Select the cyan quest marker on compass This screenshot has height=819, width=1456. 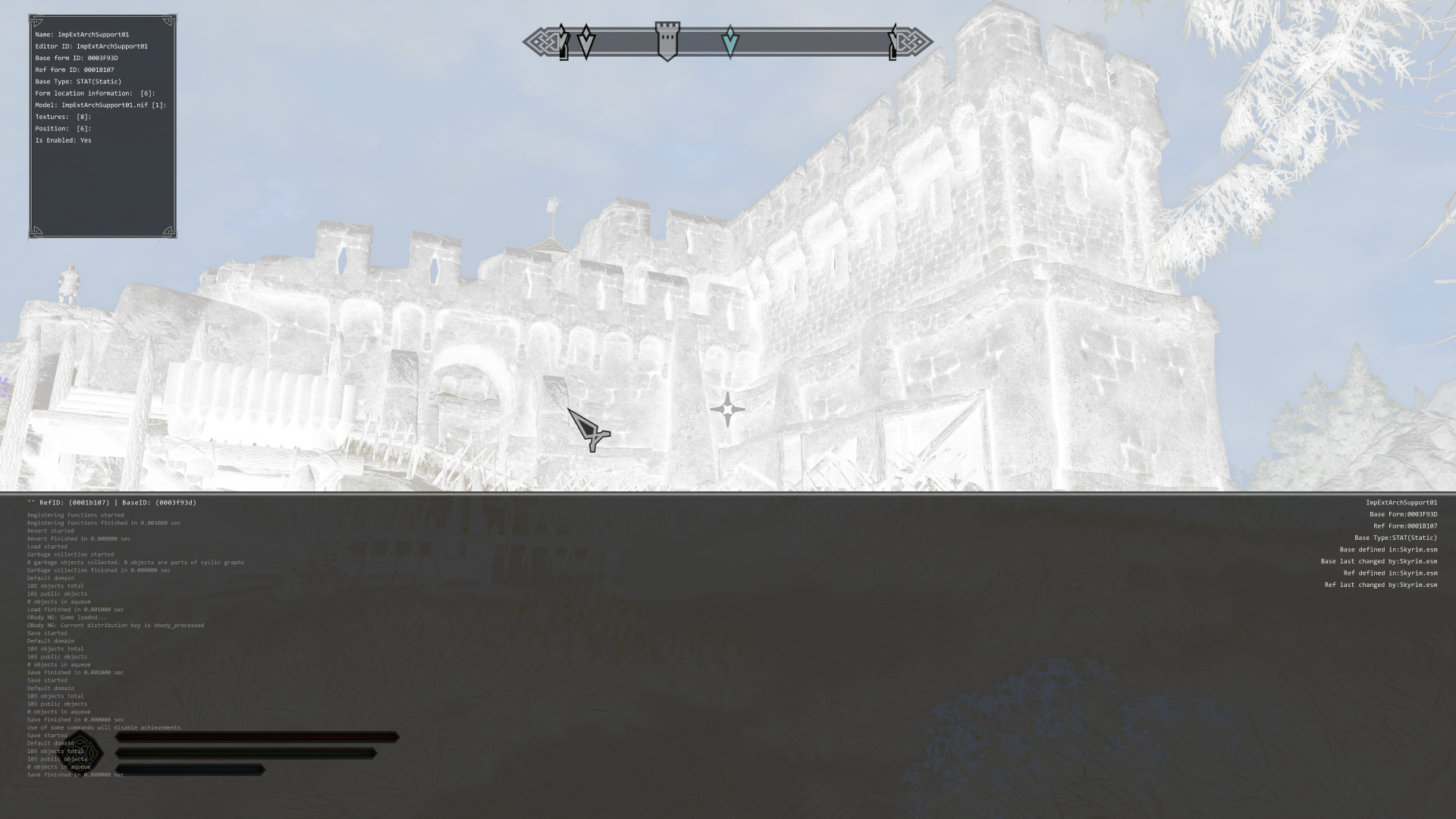[730, 42]
